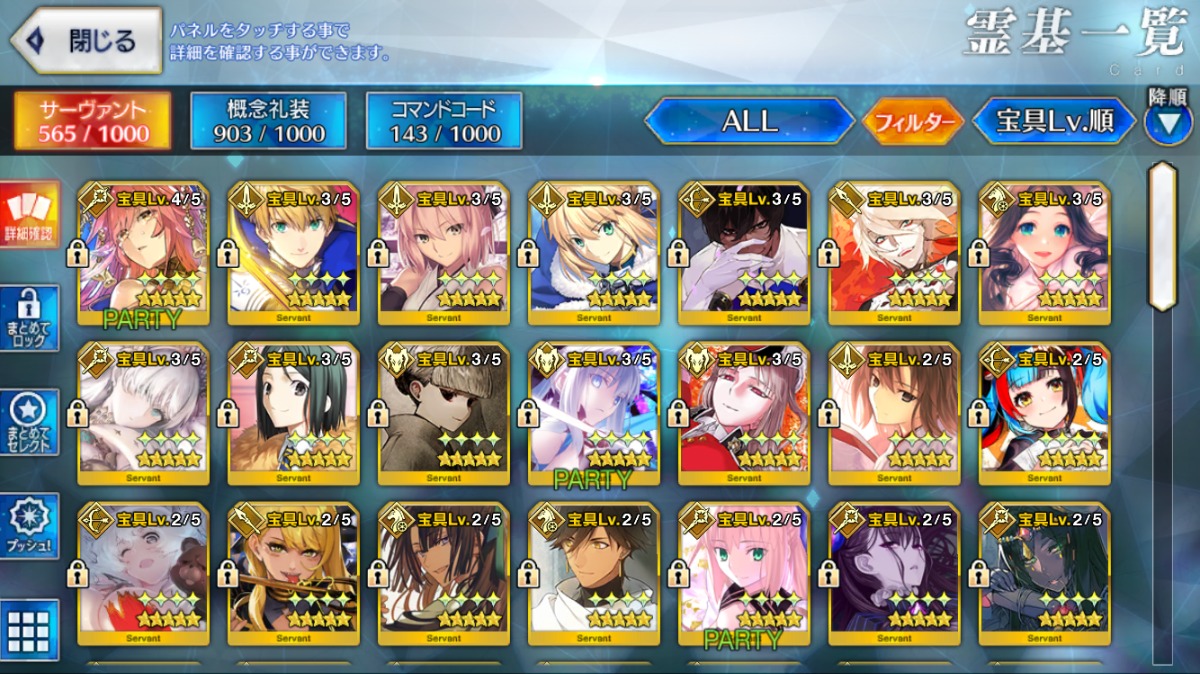The width and height of the screenshot is (1200, 674).
Task: Click the vertical list scrollbar handle
Action: (x=1161, y=236)
